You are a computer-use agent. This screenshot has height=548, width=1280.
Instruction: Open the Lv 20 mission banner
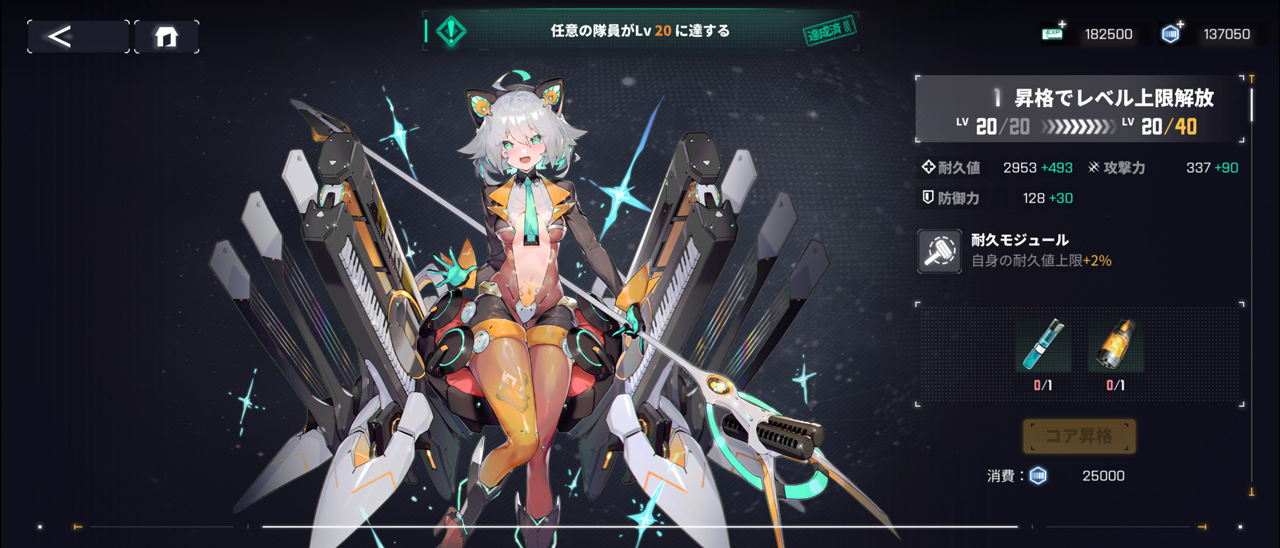(640, 31)
